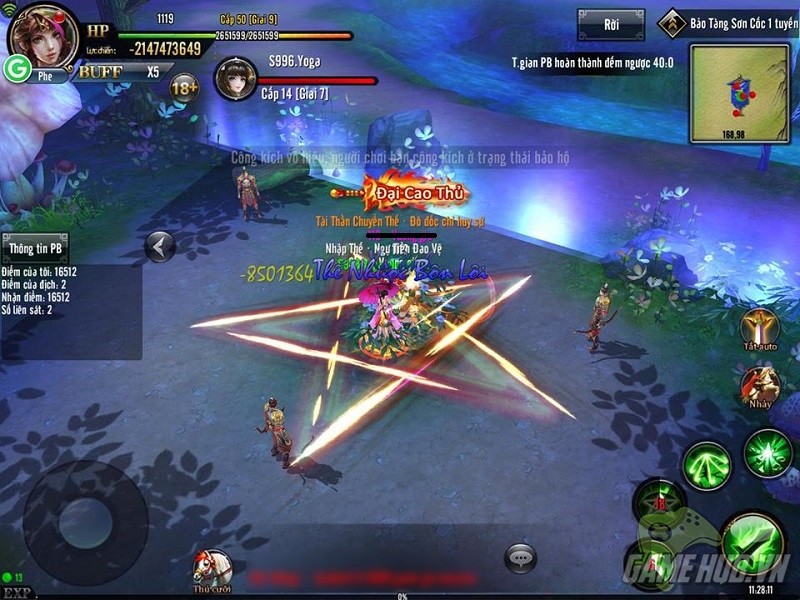Screen dimensions: 800x600
Task: Select the S996.Yoga target portrait
Action: [238, 80]
